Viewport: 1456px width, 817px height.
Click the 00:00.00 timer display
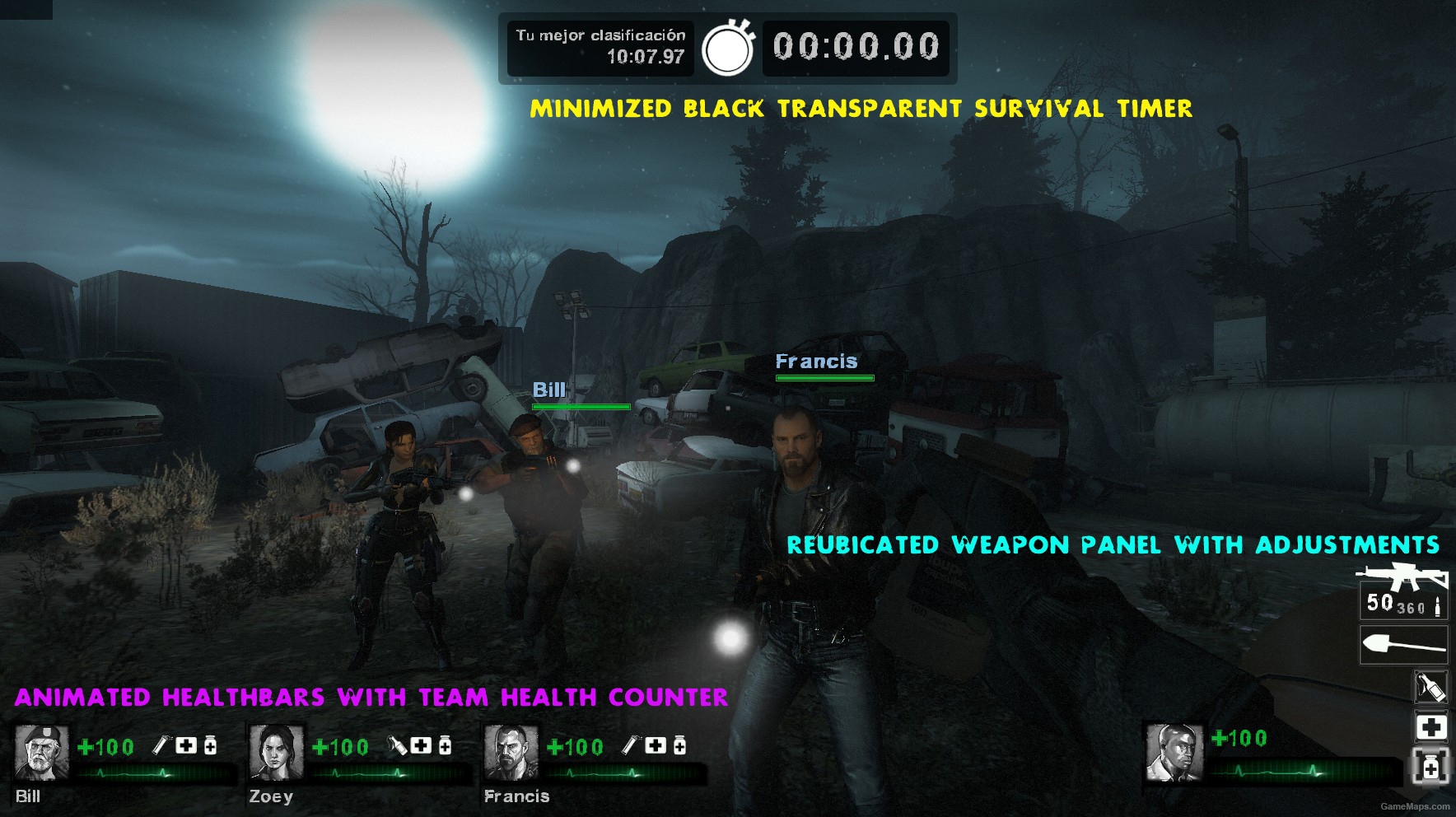(x=855, y=47)
